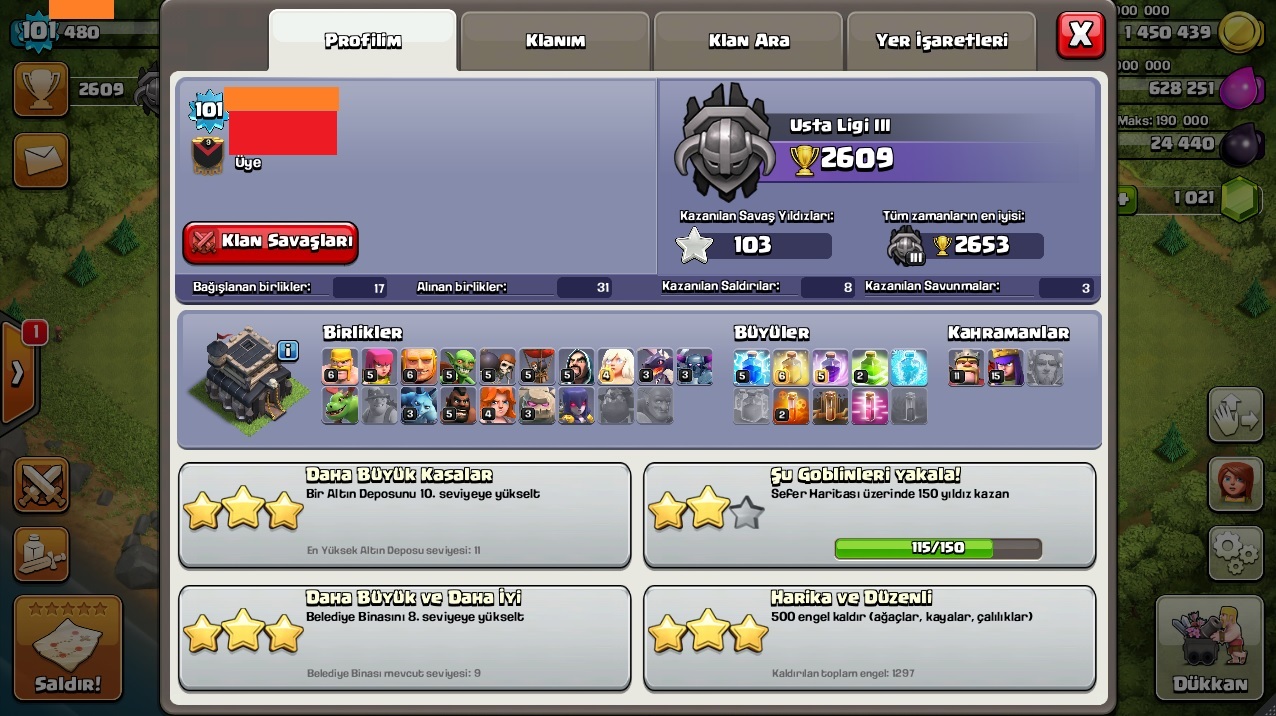Open the mail inbox icon
This screenshot has width=1276, height=716.
click(x=41, y=160)
